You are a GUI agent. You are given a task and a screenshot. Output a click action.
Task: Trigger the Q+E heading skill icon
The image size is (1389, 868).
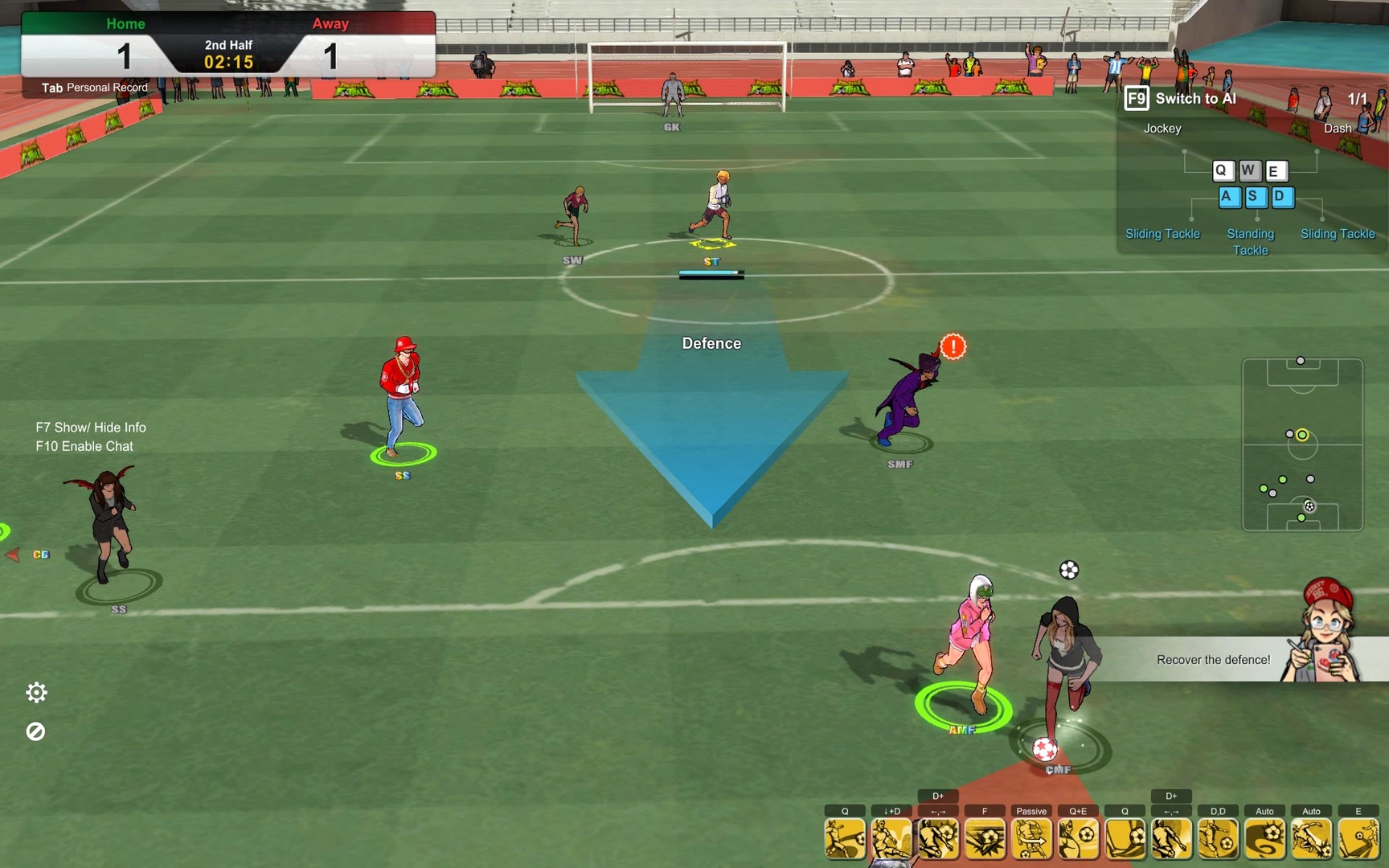click(1078, 838)
